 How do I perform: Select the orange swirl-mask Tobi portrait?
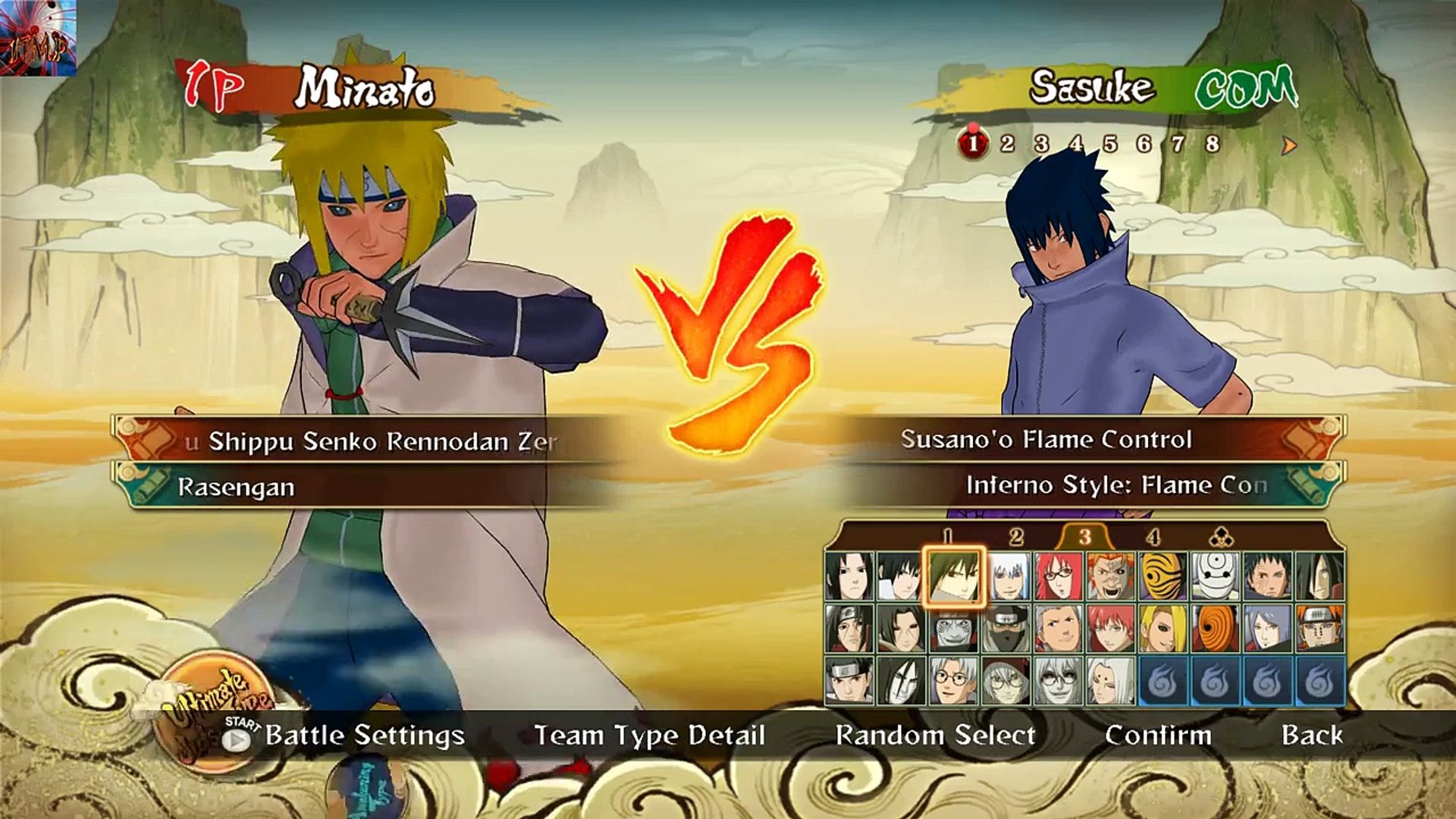coord(1215,629)
